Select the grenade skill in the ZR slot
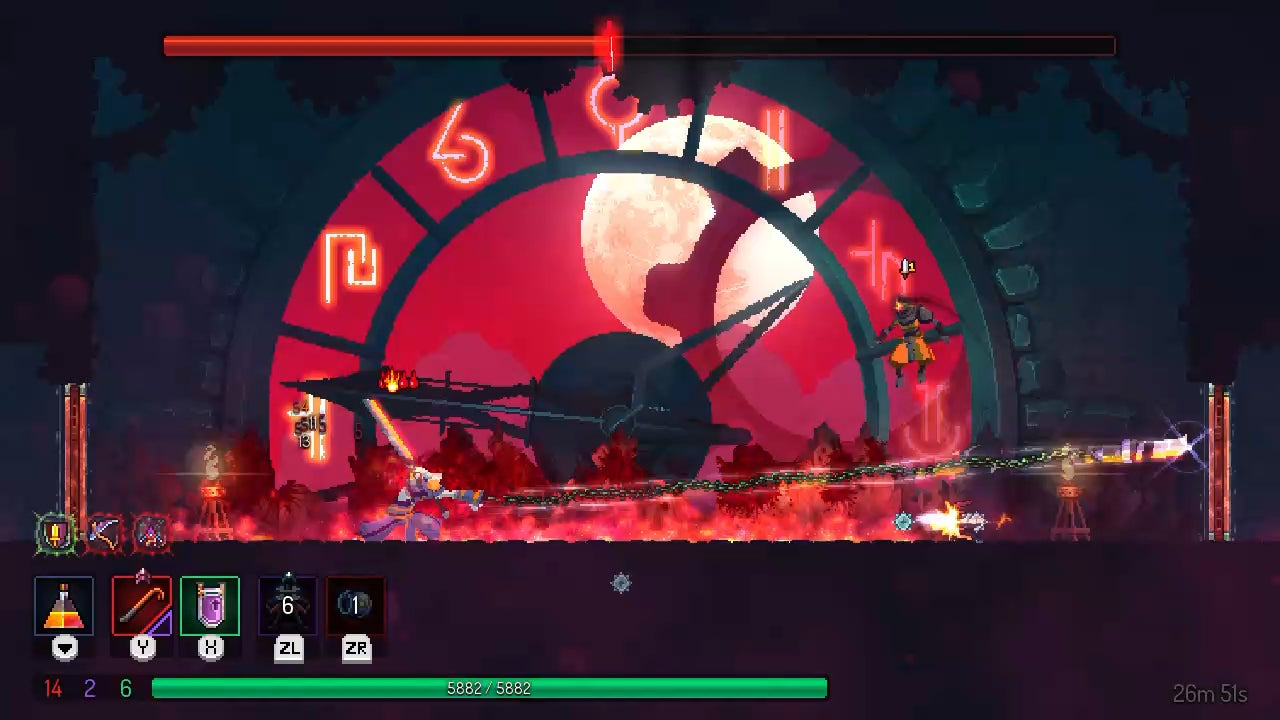 click(357, 604)
